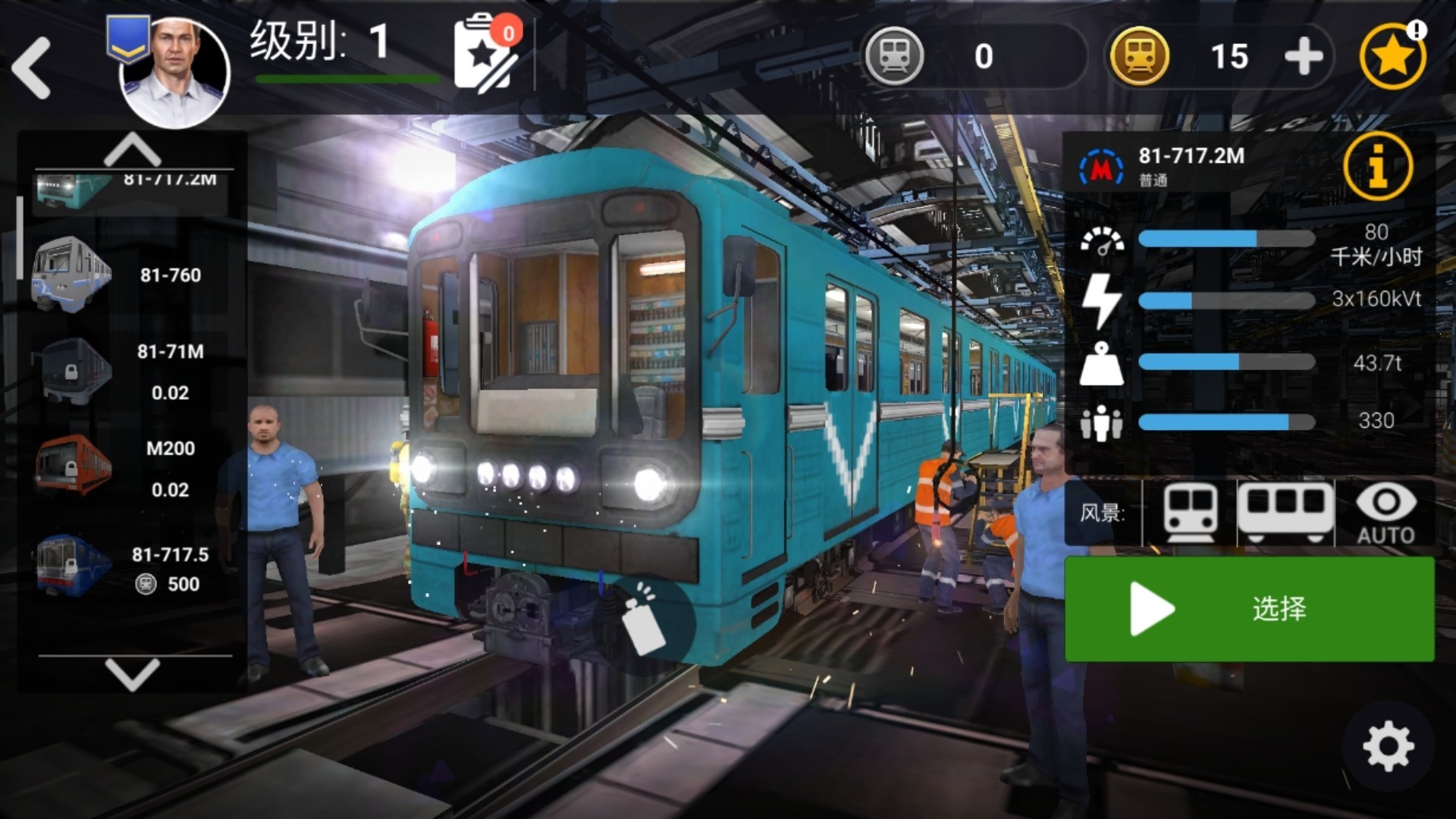This screenshot has height=819, width=1456.
Task: Switch to front train view
Action: (1190, 513)
